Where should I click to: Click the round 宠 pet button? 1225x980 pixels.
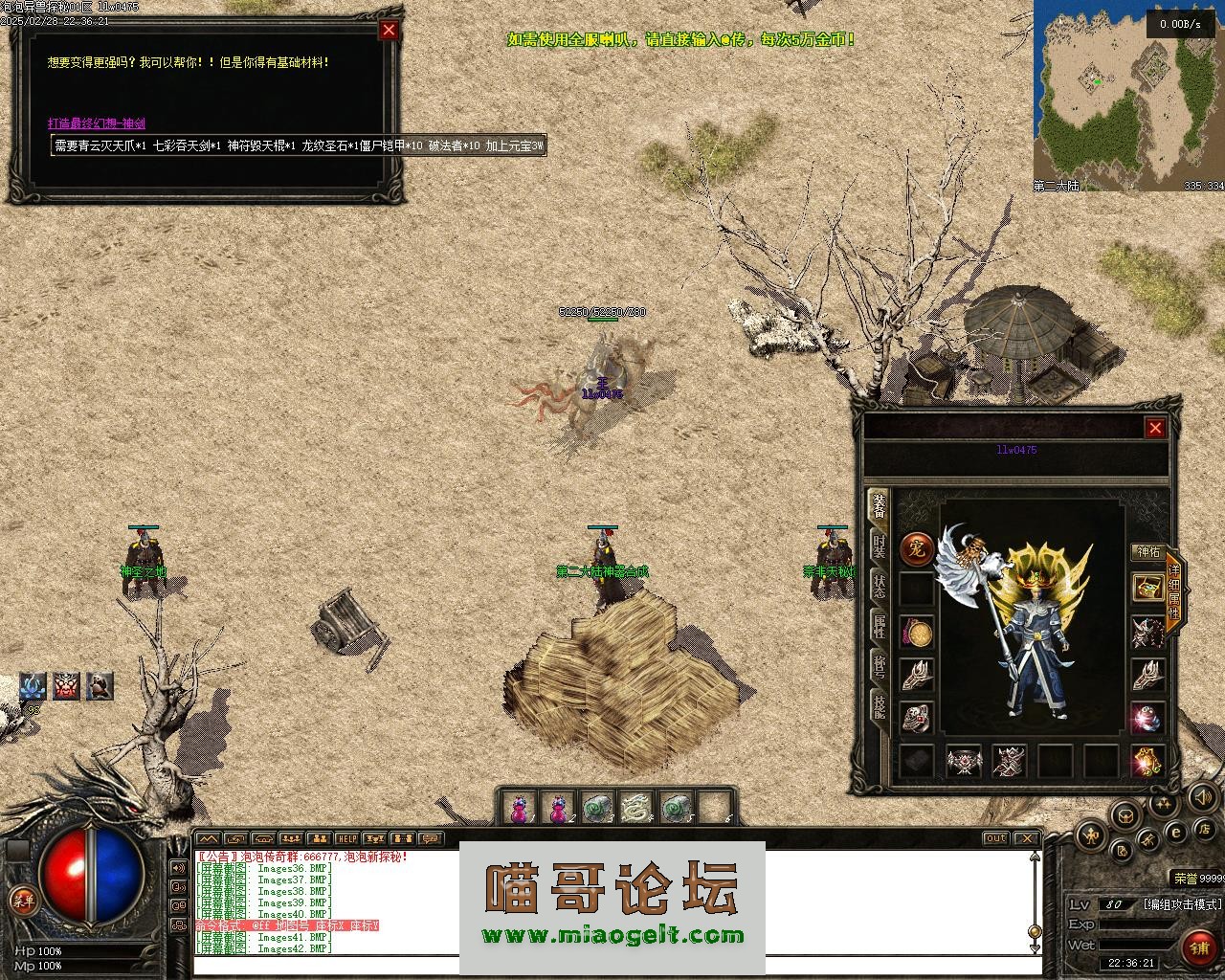pos(917,549)
